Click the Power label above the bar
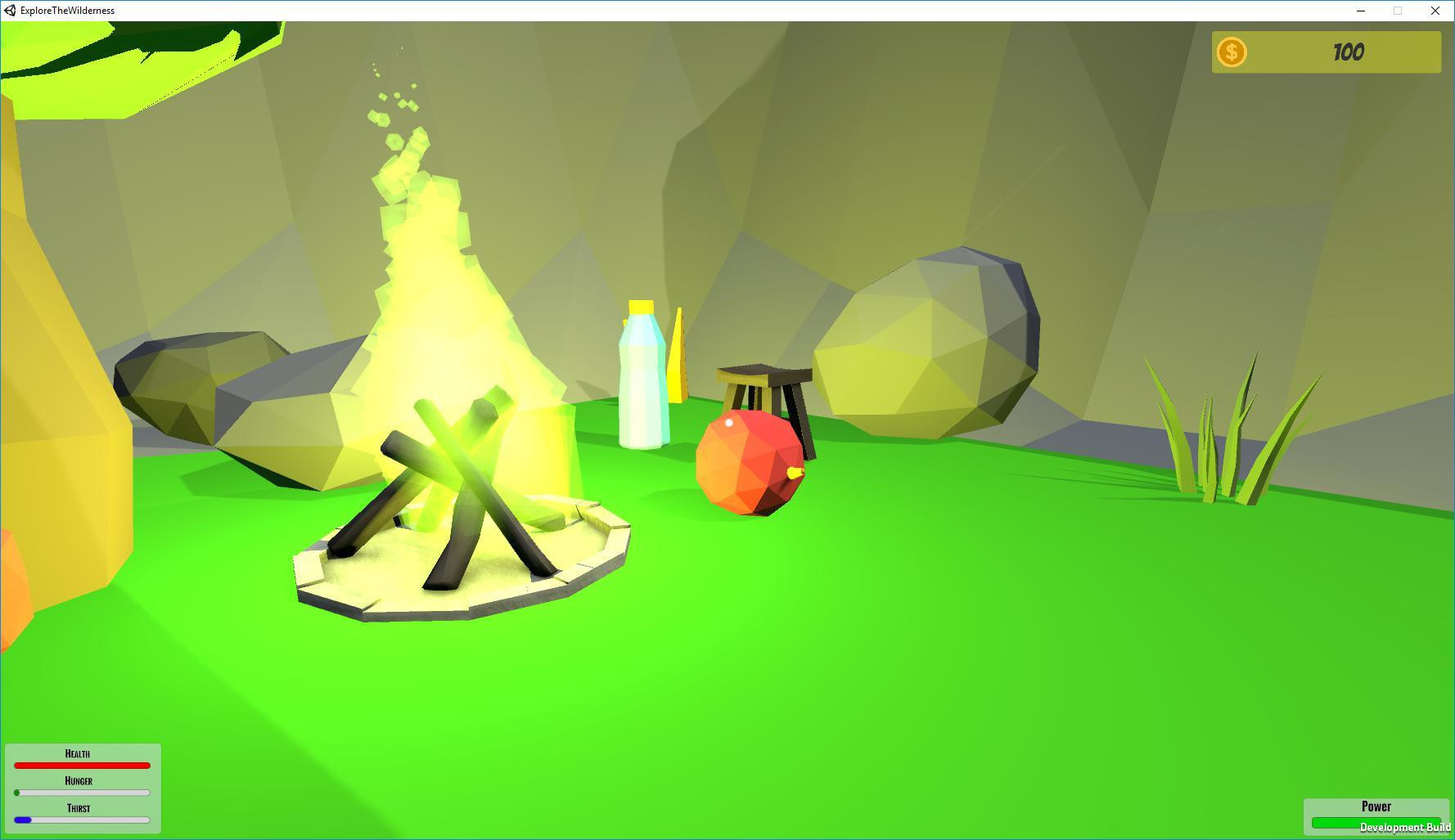 point(1376,806)
